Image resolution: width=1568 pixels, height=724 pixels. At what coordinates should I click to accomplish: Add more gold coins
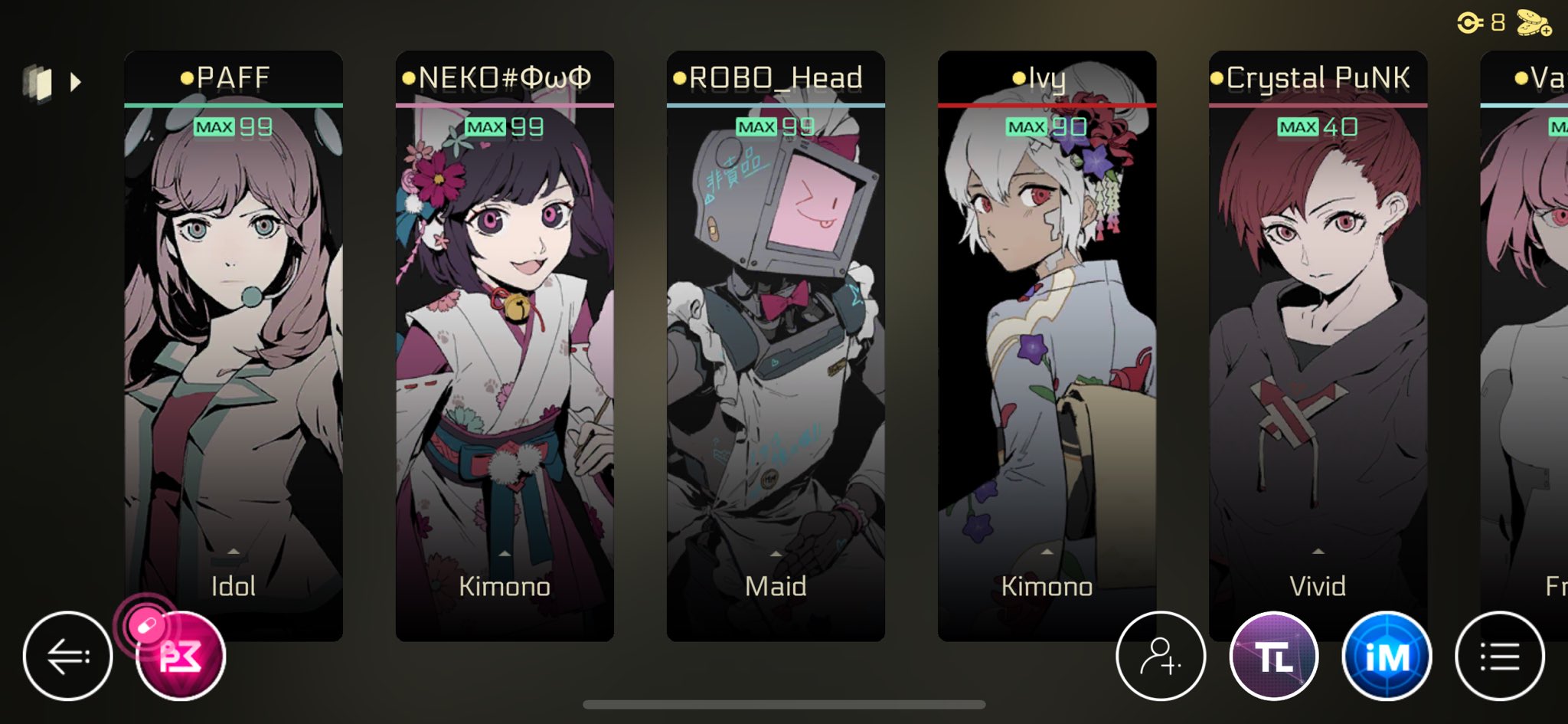coord(1534,23)
